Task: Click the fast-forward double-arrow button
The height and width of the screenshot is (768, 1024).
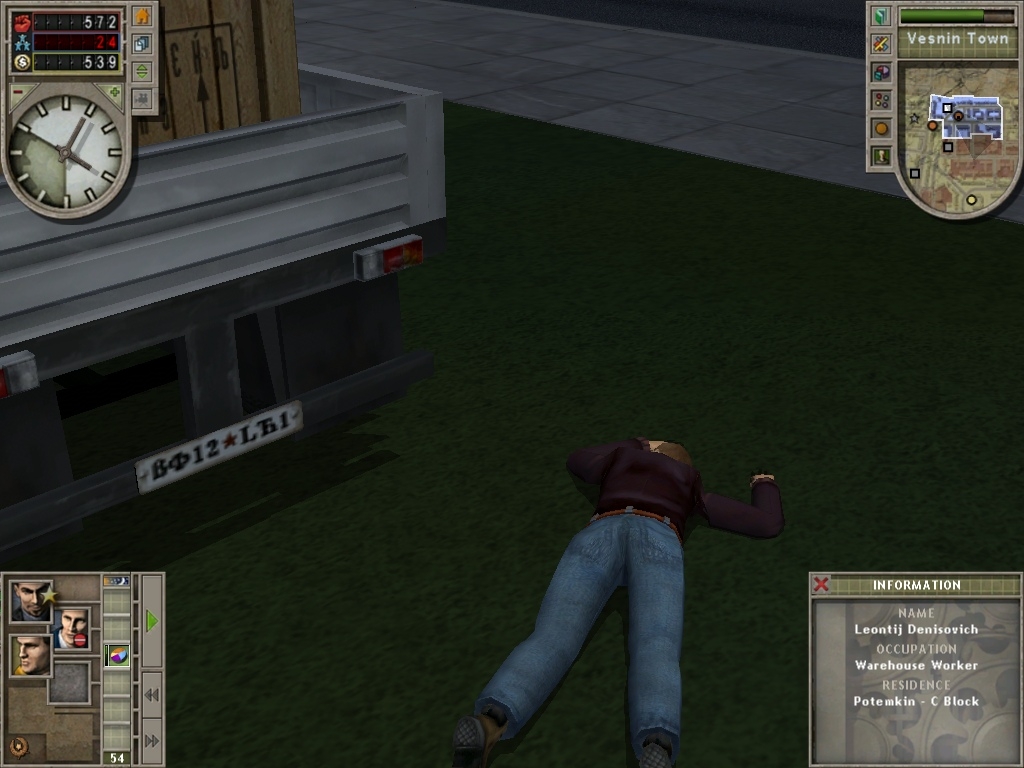Action: tap(152, 740)
